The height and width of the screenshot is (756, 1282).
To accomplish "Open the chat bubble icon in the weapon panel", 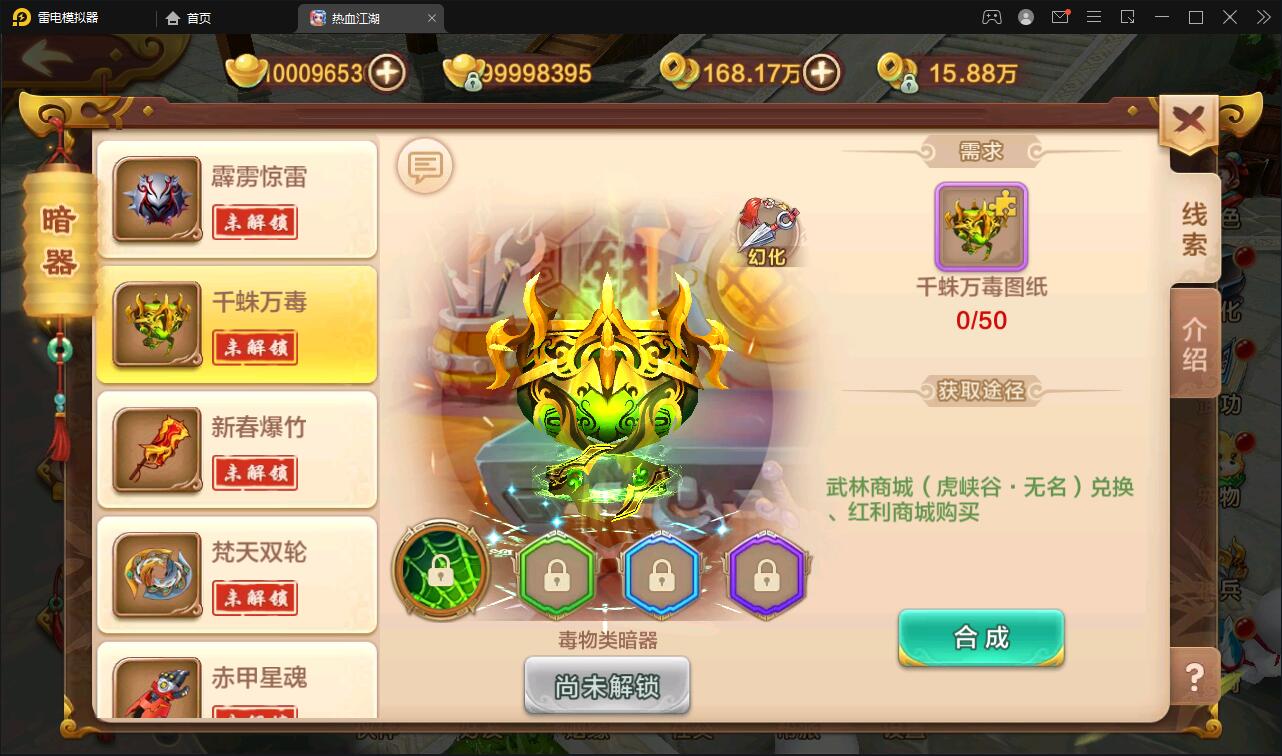I will click(x=424, y=166).
